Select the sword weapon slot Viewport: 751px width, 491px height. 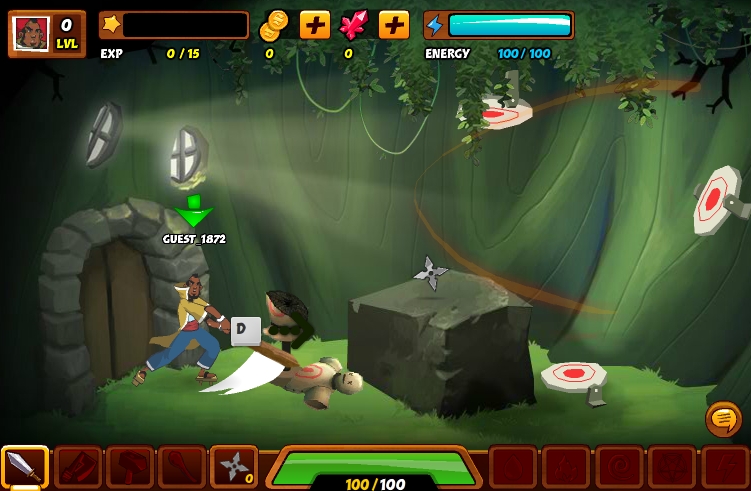point(24,466)
